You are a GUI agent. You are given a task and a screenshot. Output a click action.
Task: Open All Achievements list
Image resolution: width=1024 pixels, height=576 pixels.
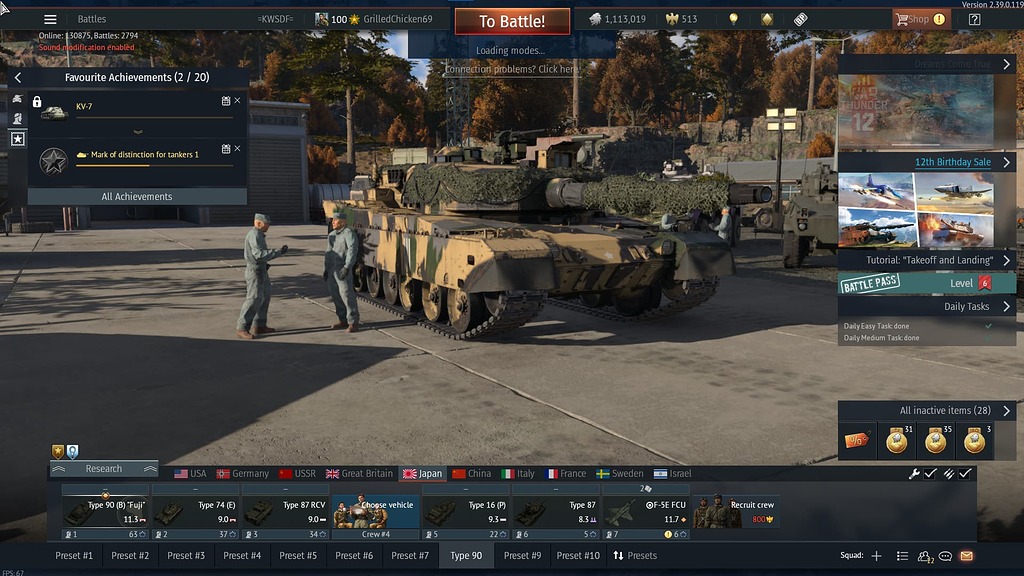(x=137, y=197)
